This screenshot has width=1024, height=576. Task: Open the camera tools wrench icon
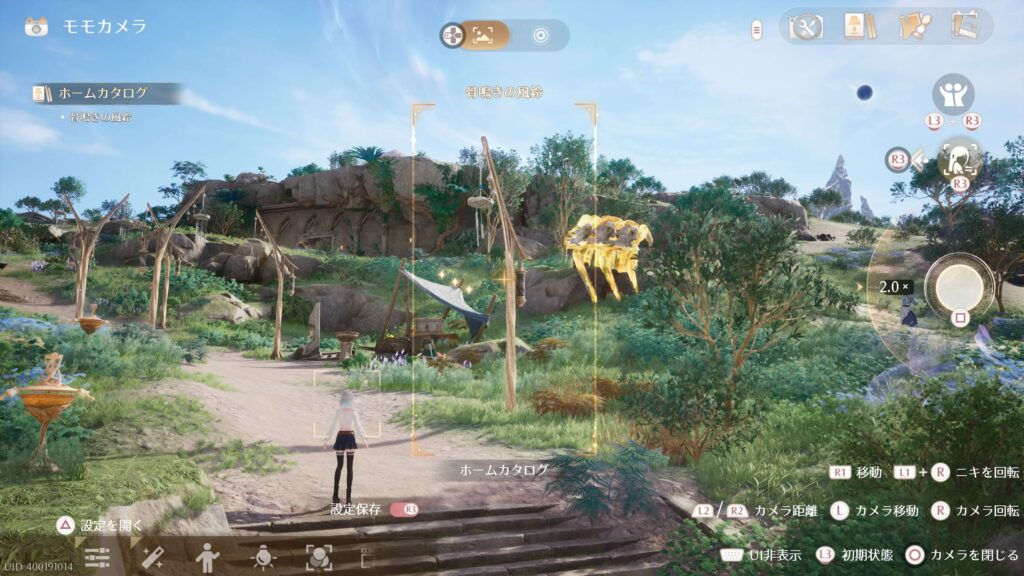(x=803, y=26)
